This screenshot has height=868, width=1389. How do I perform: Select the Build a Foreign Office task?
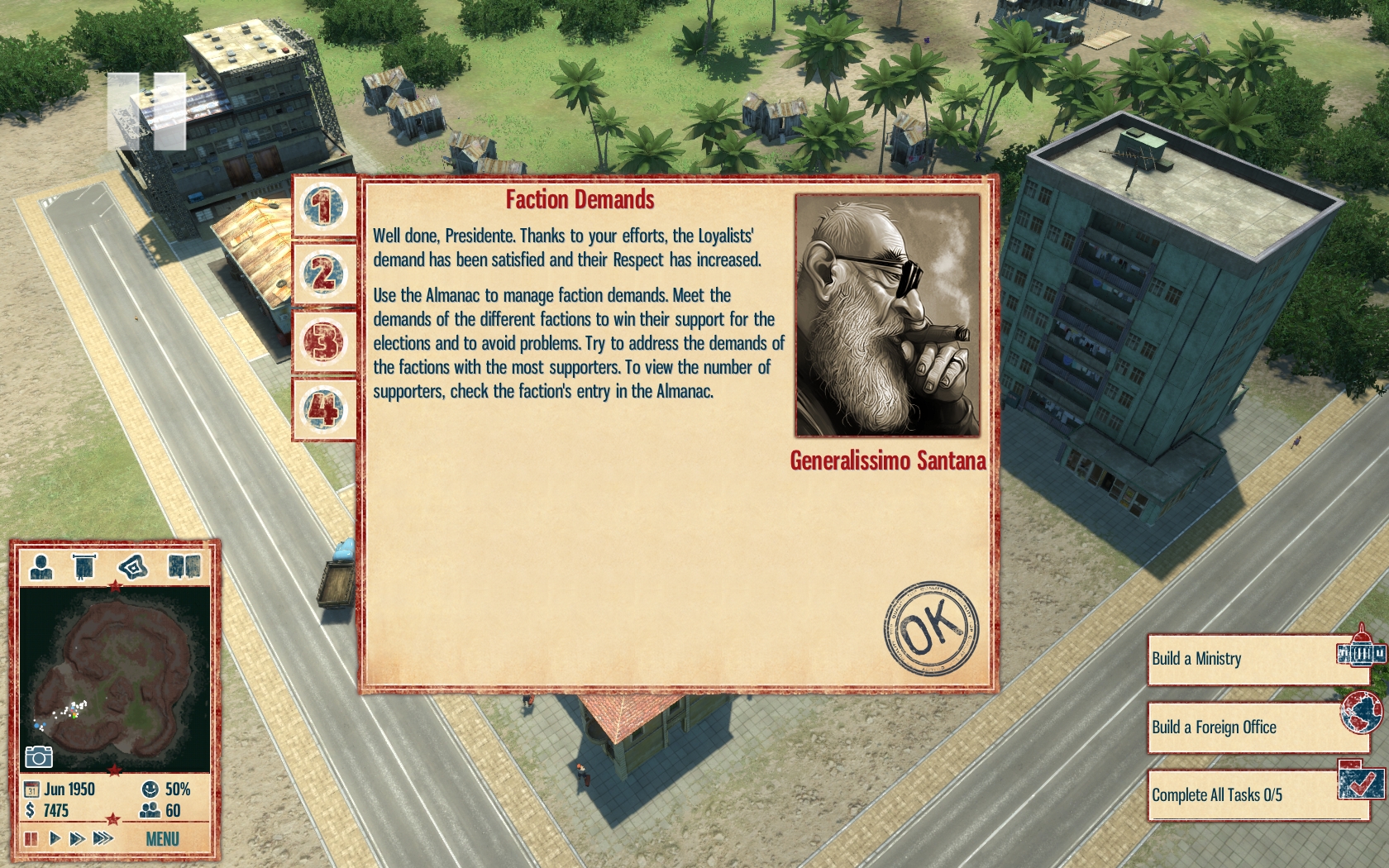click(x=1255, y=727)
